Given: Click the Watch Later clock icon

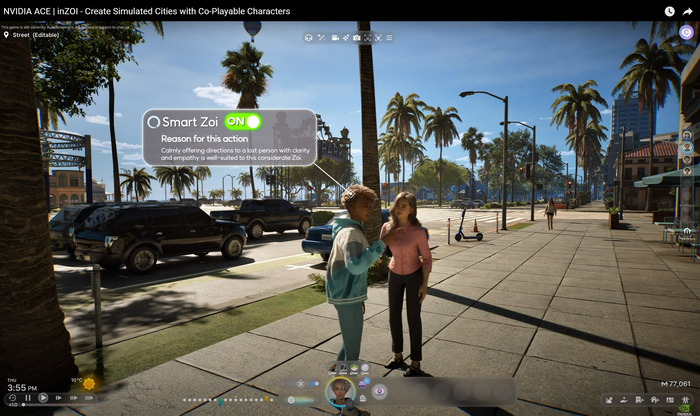Looking at the screenshot, I should 669,11.
